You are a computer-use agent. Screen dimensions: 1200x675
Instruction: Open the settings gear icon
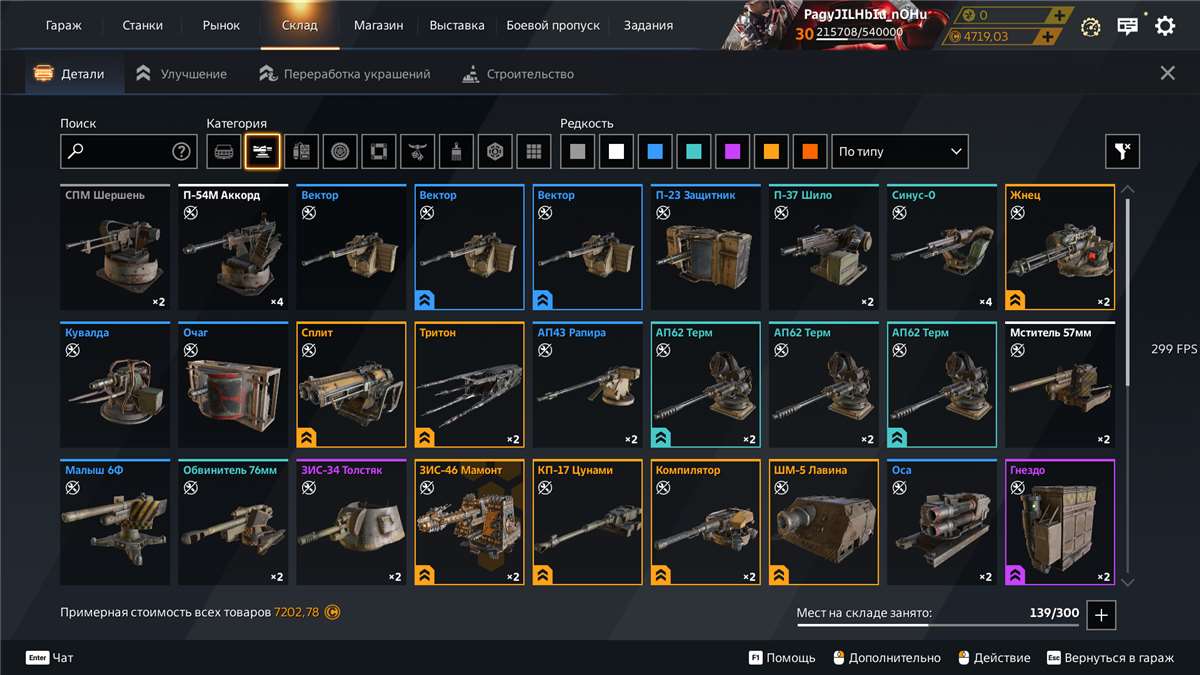1165,26
